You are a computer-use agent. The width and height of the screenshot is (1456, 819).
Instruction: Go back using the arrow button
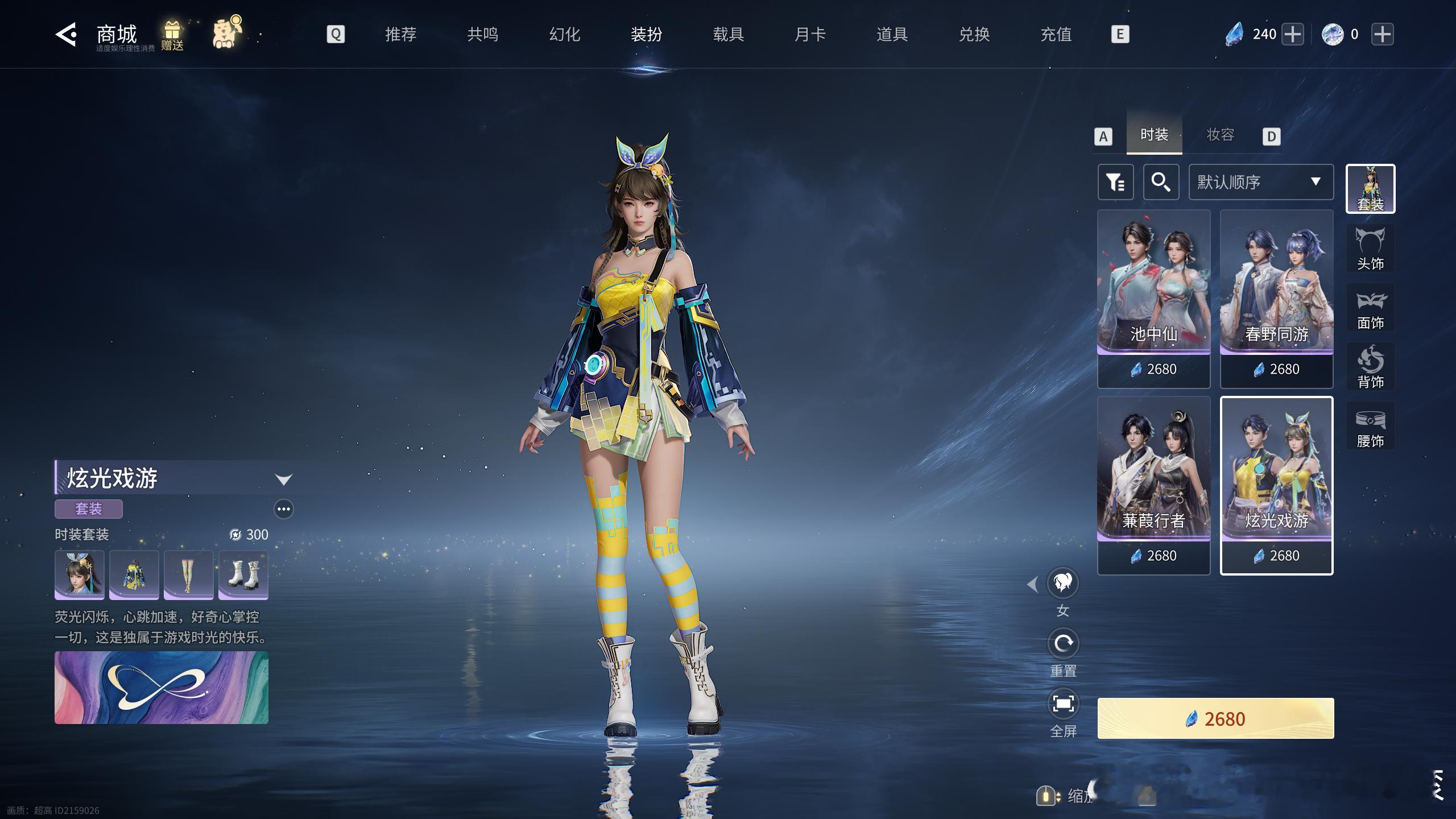[x=66, y=35]
